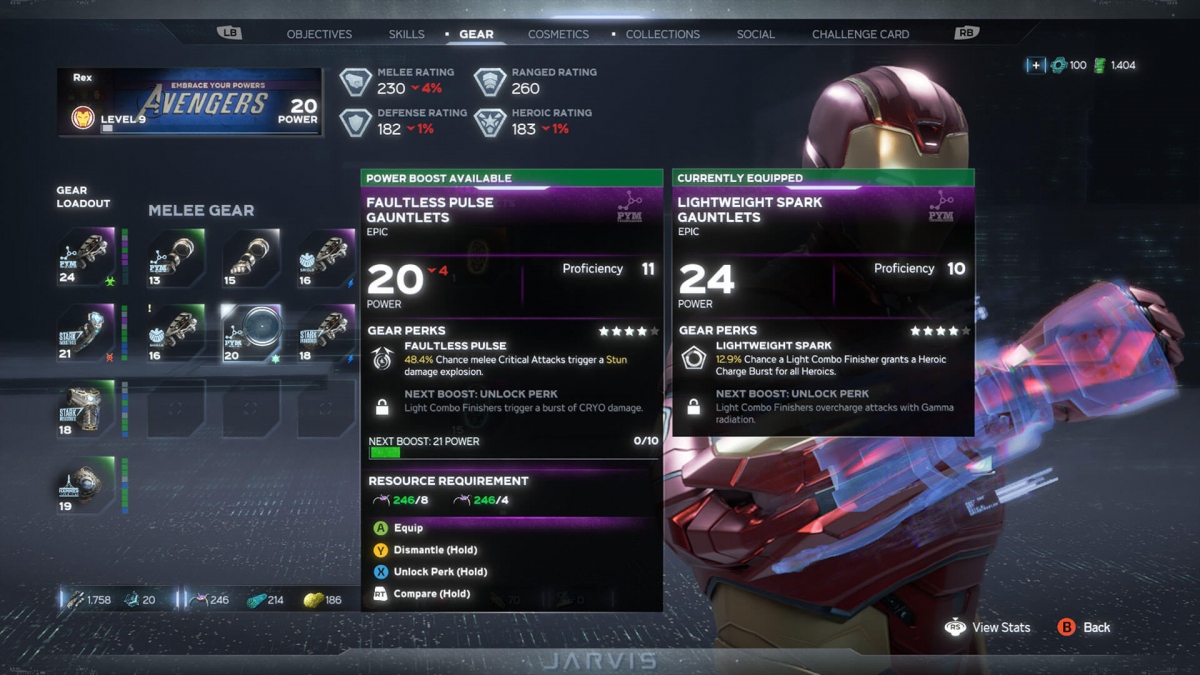Click the plus icon beside the credits balance
The image size is (1200, 675).
tap(1036, 65)
